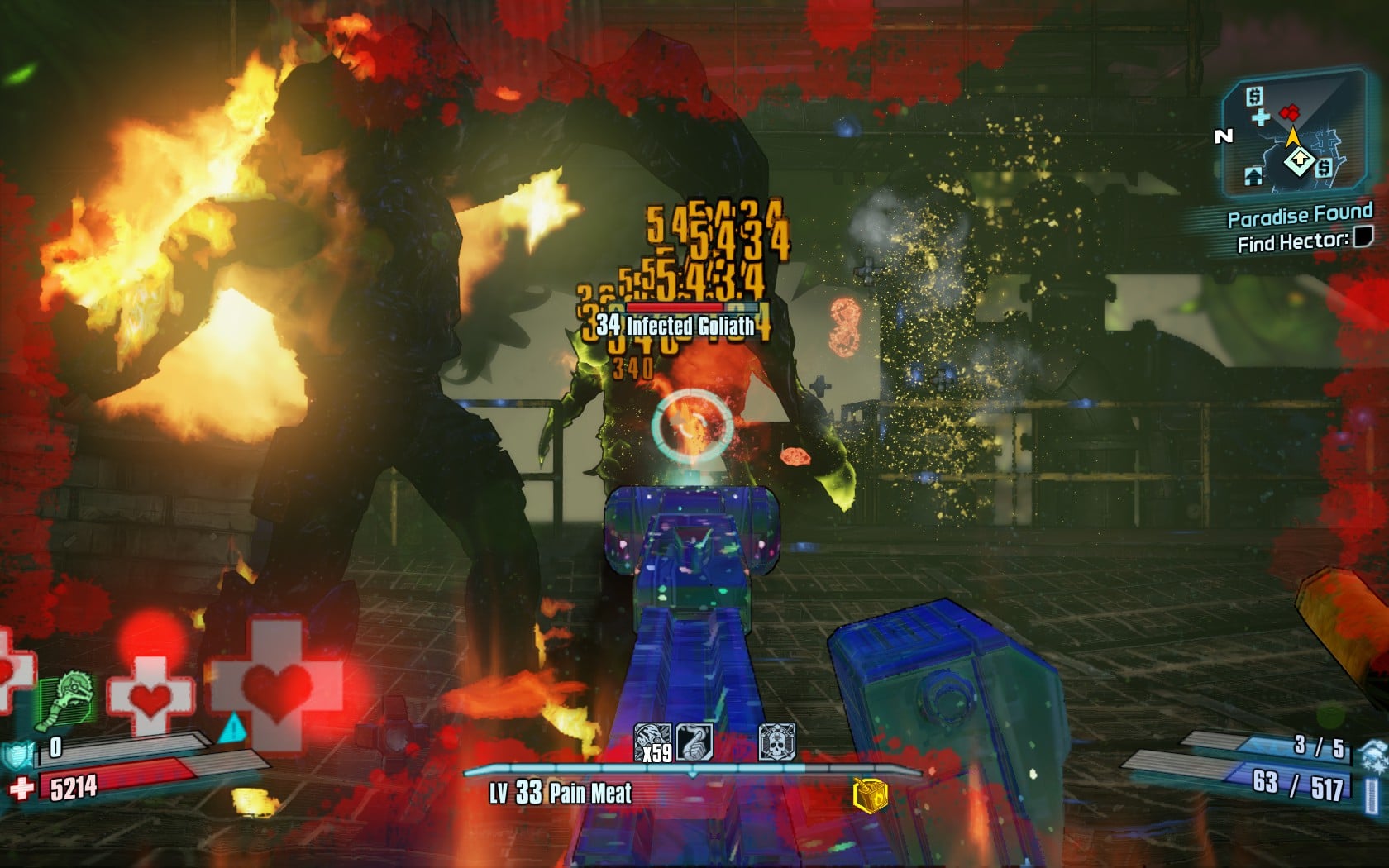This screenshot has height=868, width=1389.
Task: Select the x59 stacked buff icon
Action: tap(652, 743)
